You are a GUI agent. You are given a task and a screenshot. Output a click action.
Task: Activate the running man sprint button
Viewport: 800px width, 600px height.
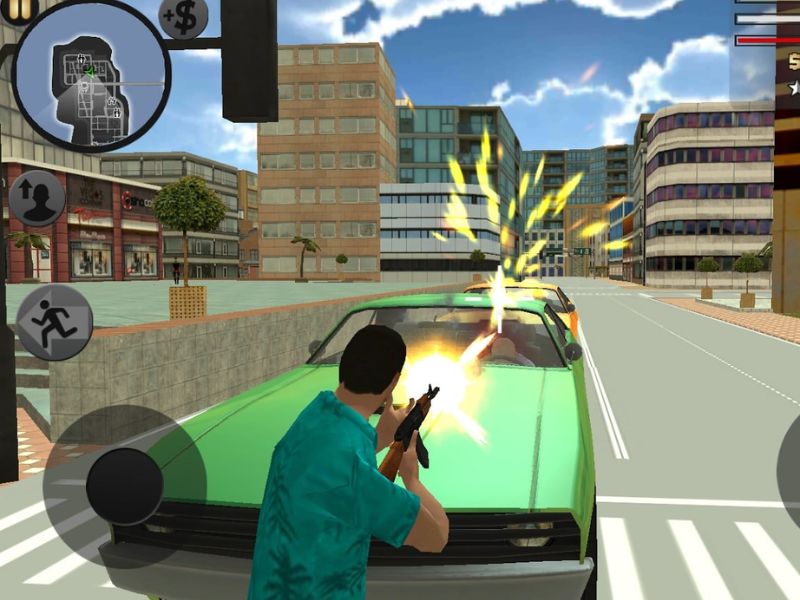click(54, 322)
